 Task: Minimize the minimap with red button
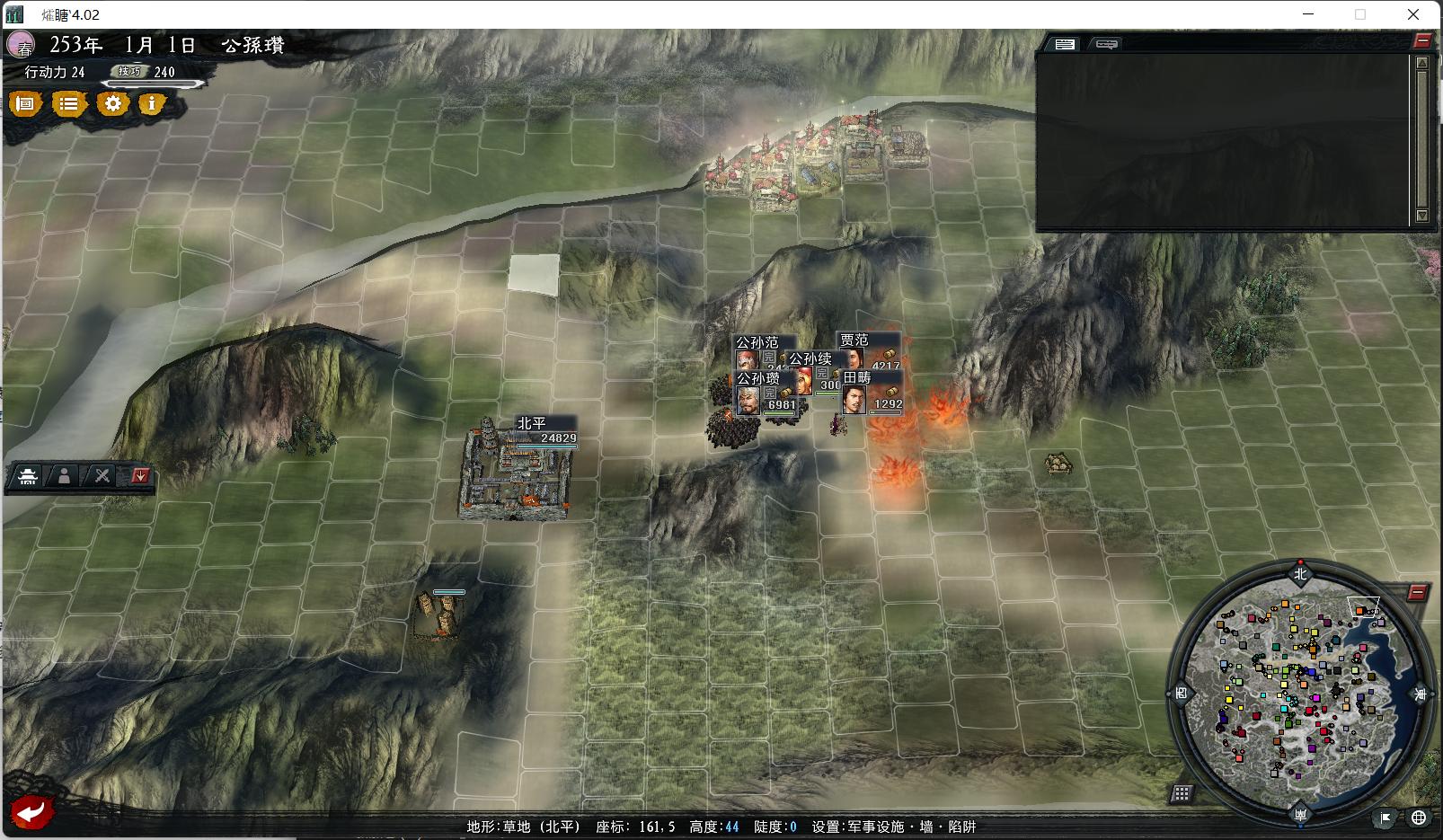pos(1417,593)
